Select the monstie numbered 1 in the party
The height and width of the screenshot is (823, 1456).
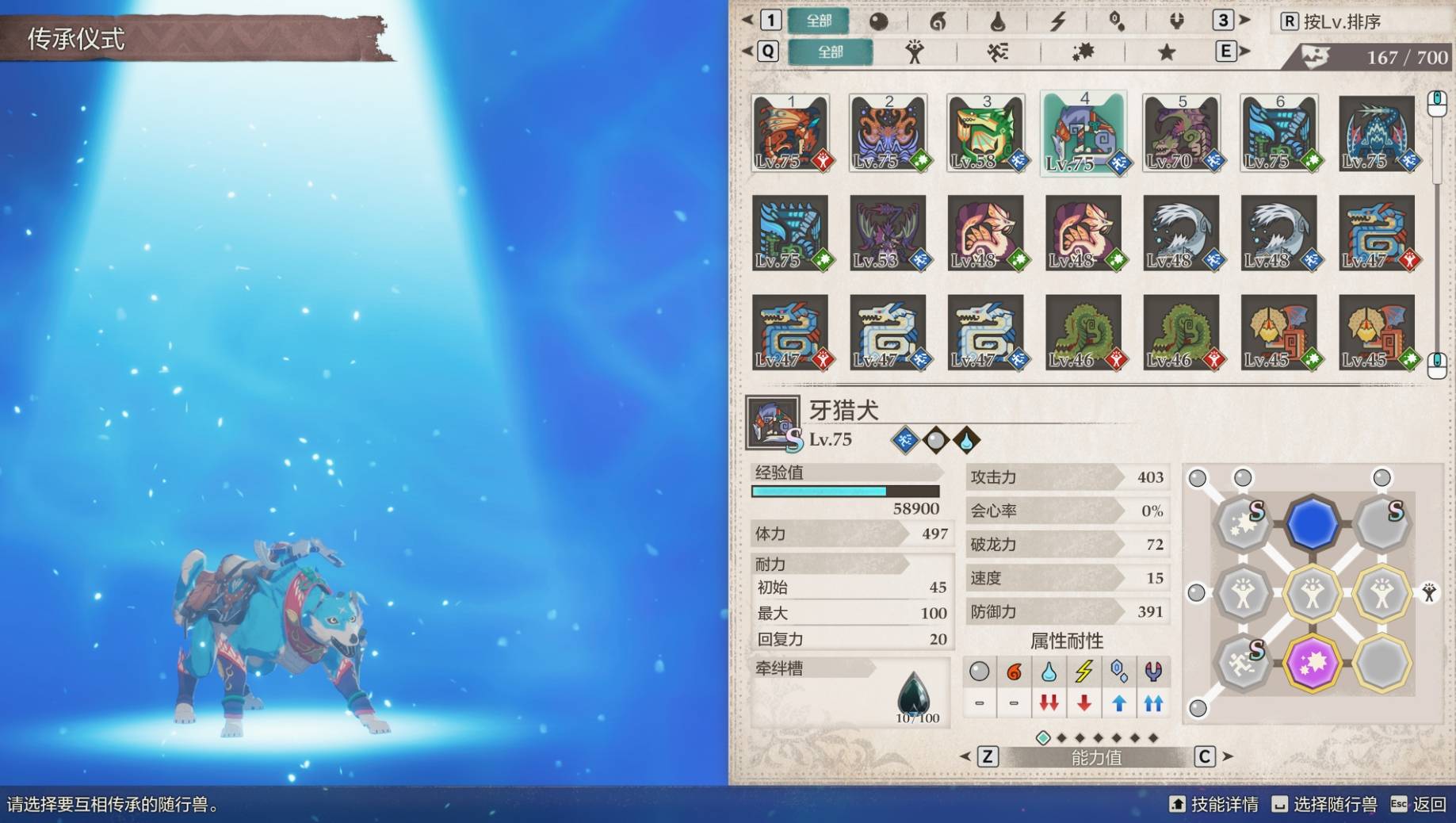pyautogui.click(x=790, y=133)
